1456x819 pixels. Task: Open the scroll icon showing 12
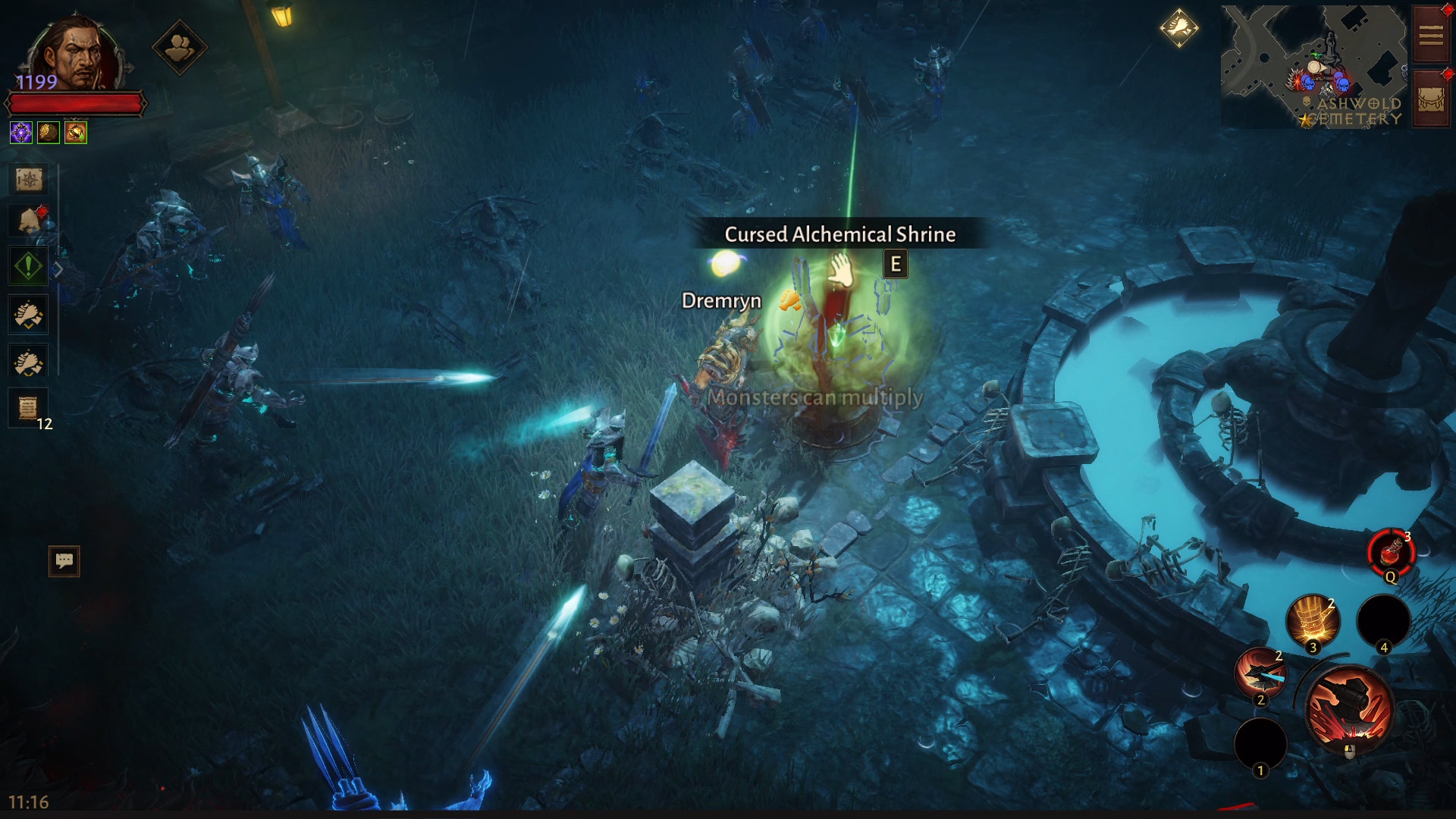28,408
